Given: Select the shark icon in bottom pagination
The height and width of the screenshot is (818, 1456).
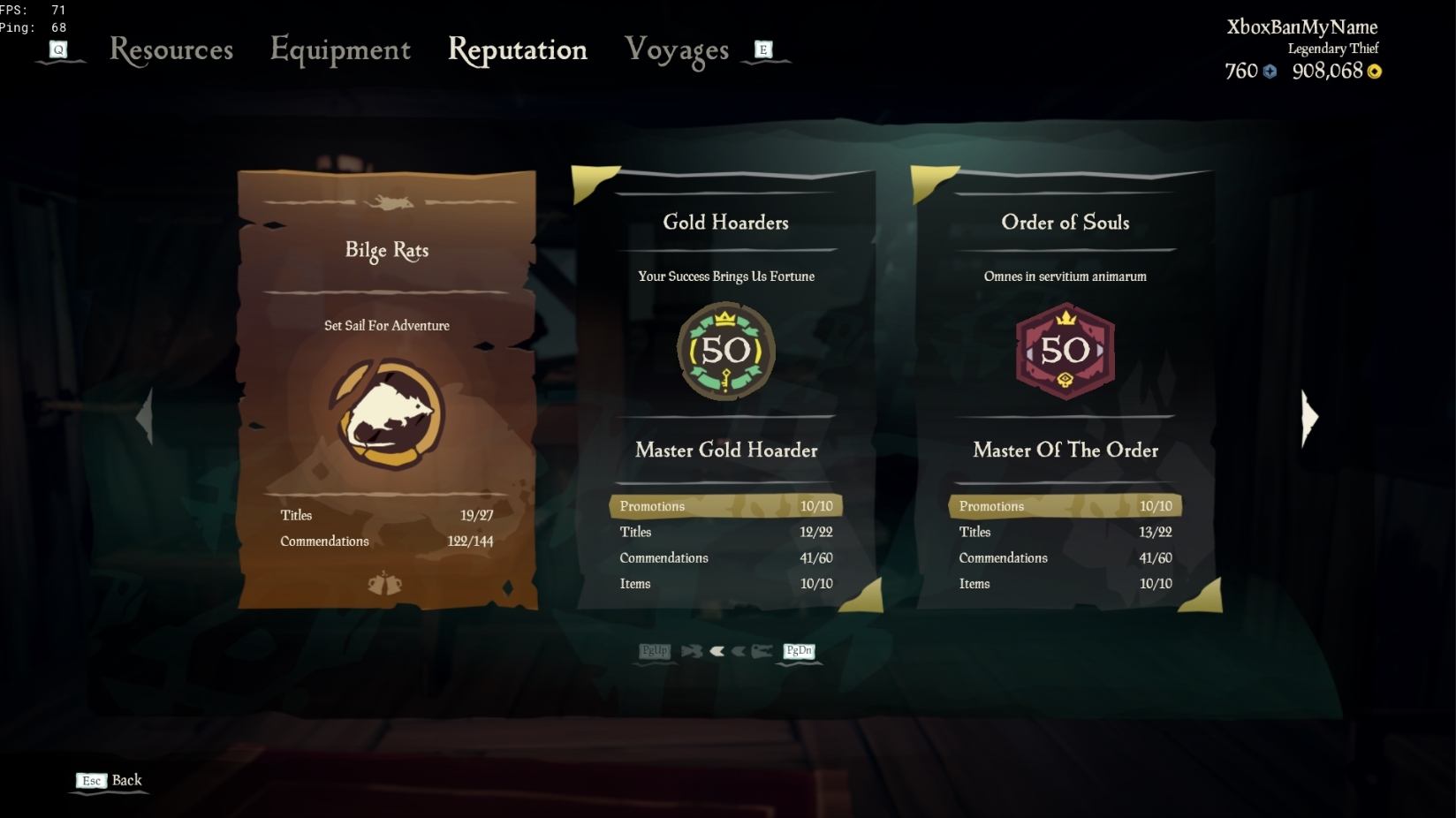Looking at the screenshot, I should [693, 651].
